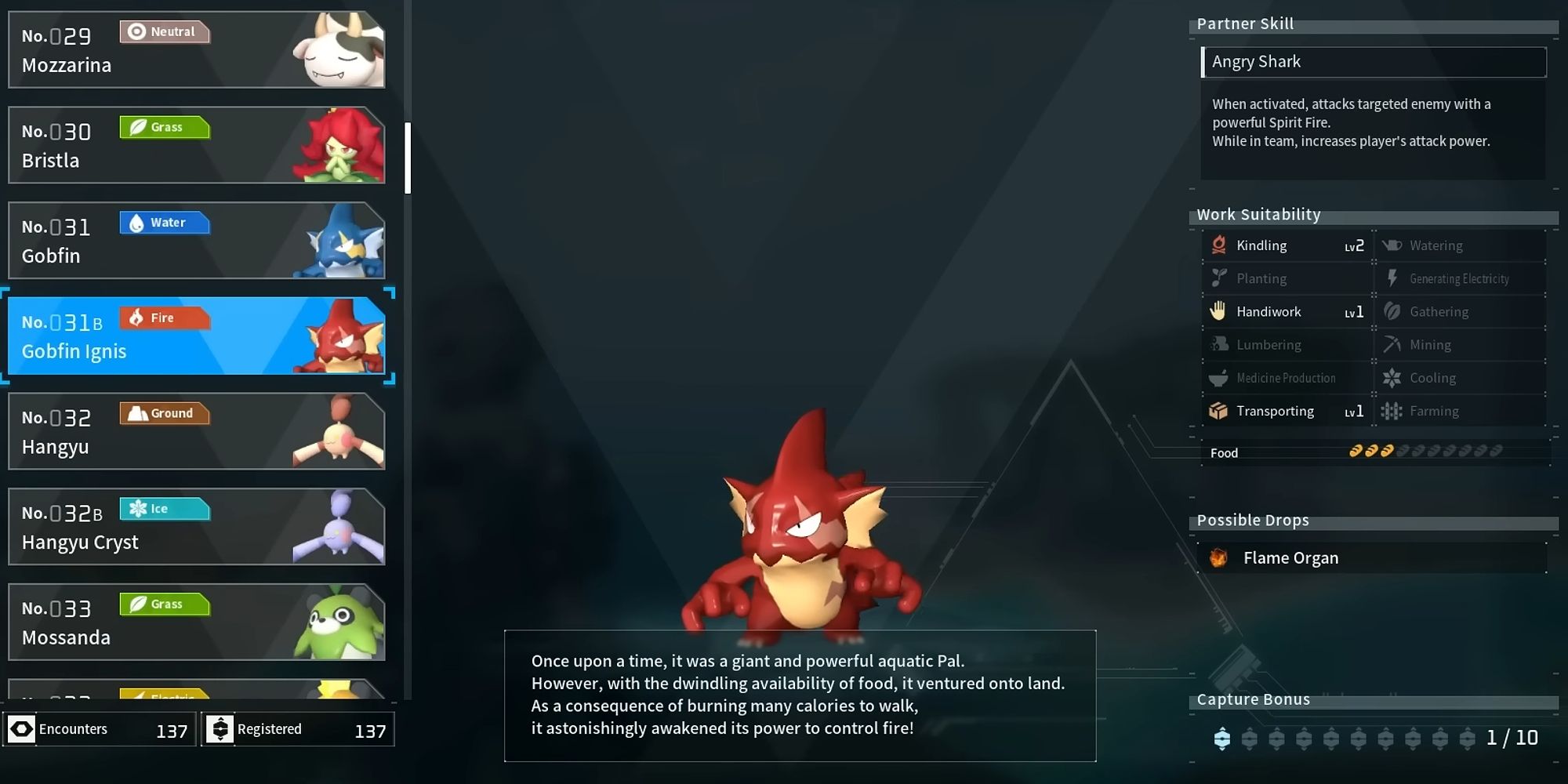Click the Flame Organ drop icon
Screen dimensions: 1568x784
[x=1218, y=557]
